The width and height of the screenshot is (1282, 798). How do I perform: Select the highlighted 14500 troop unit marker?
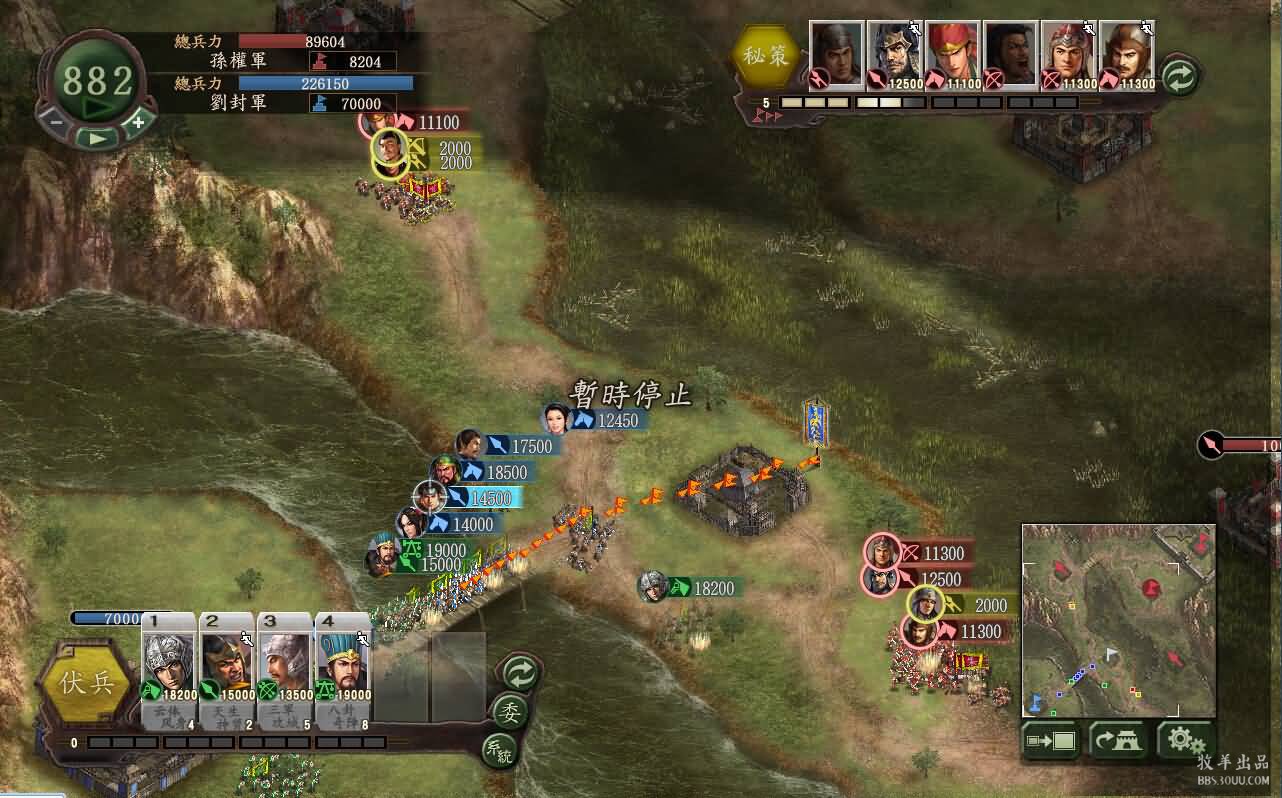pyautogui.click(x=431, y=497)
